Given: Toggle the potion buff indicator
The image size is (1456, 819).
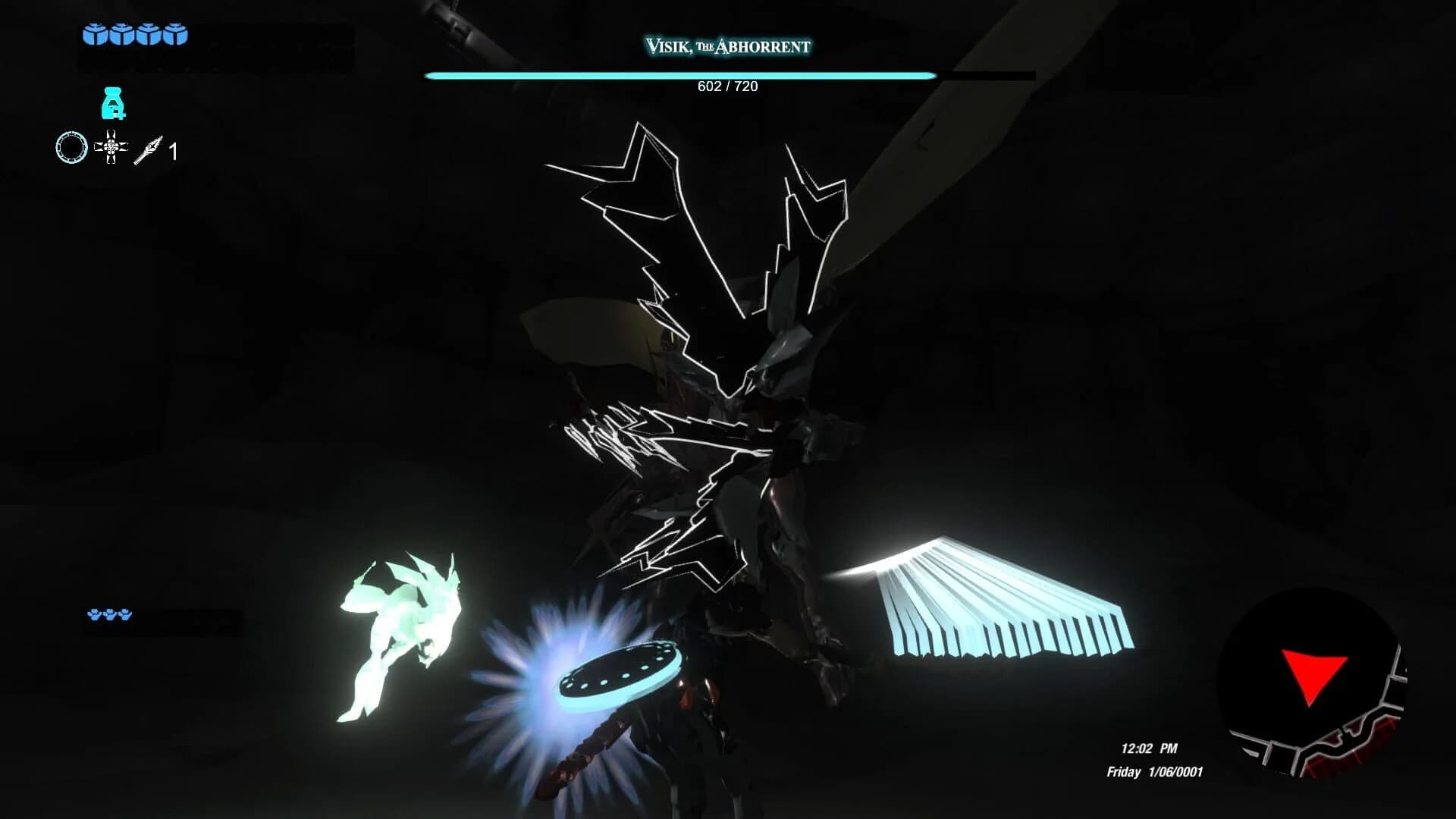Looking at the screenshot, I should [112, 105].
